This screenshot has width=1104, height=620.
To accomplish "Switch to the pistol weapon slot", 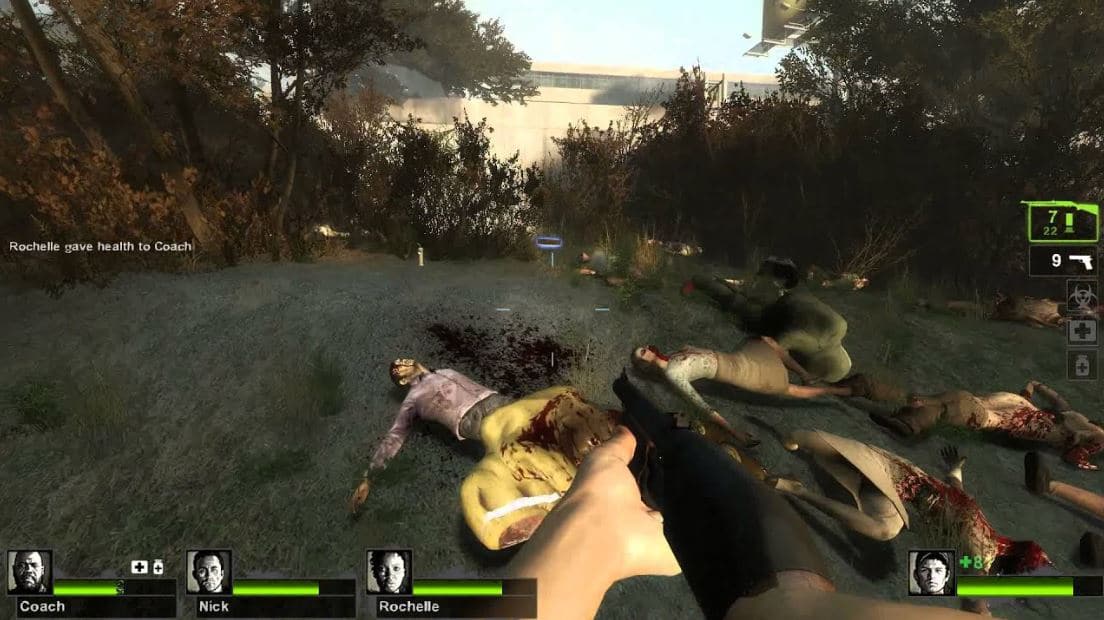I will tap(1064, 261).
